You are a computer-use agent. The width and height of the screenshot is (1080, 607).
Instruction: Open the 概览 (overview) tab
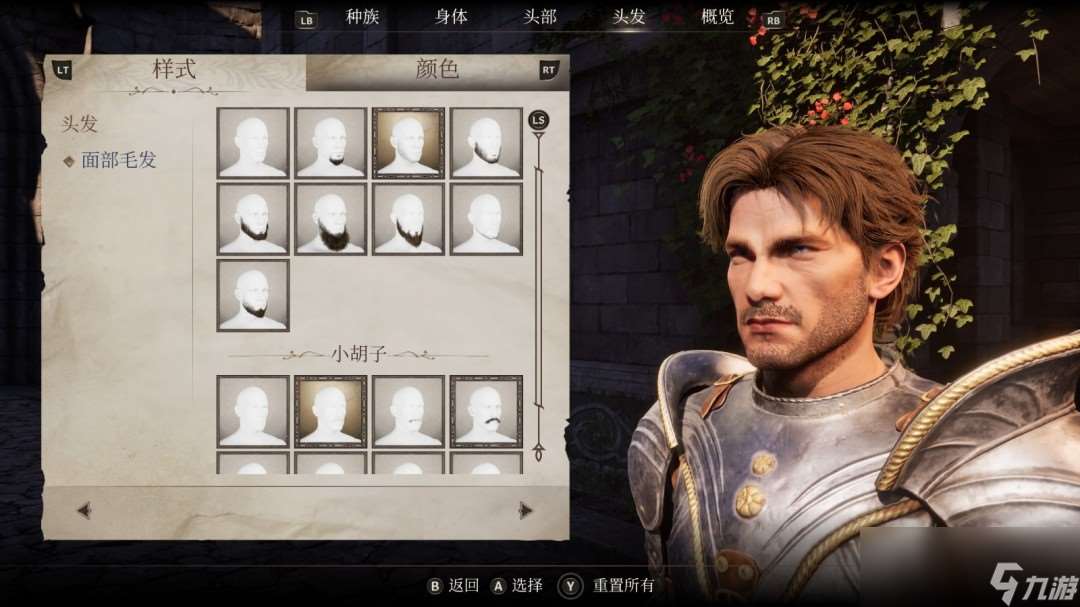point(717,17)
